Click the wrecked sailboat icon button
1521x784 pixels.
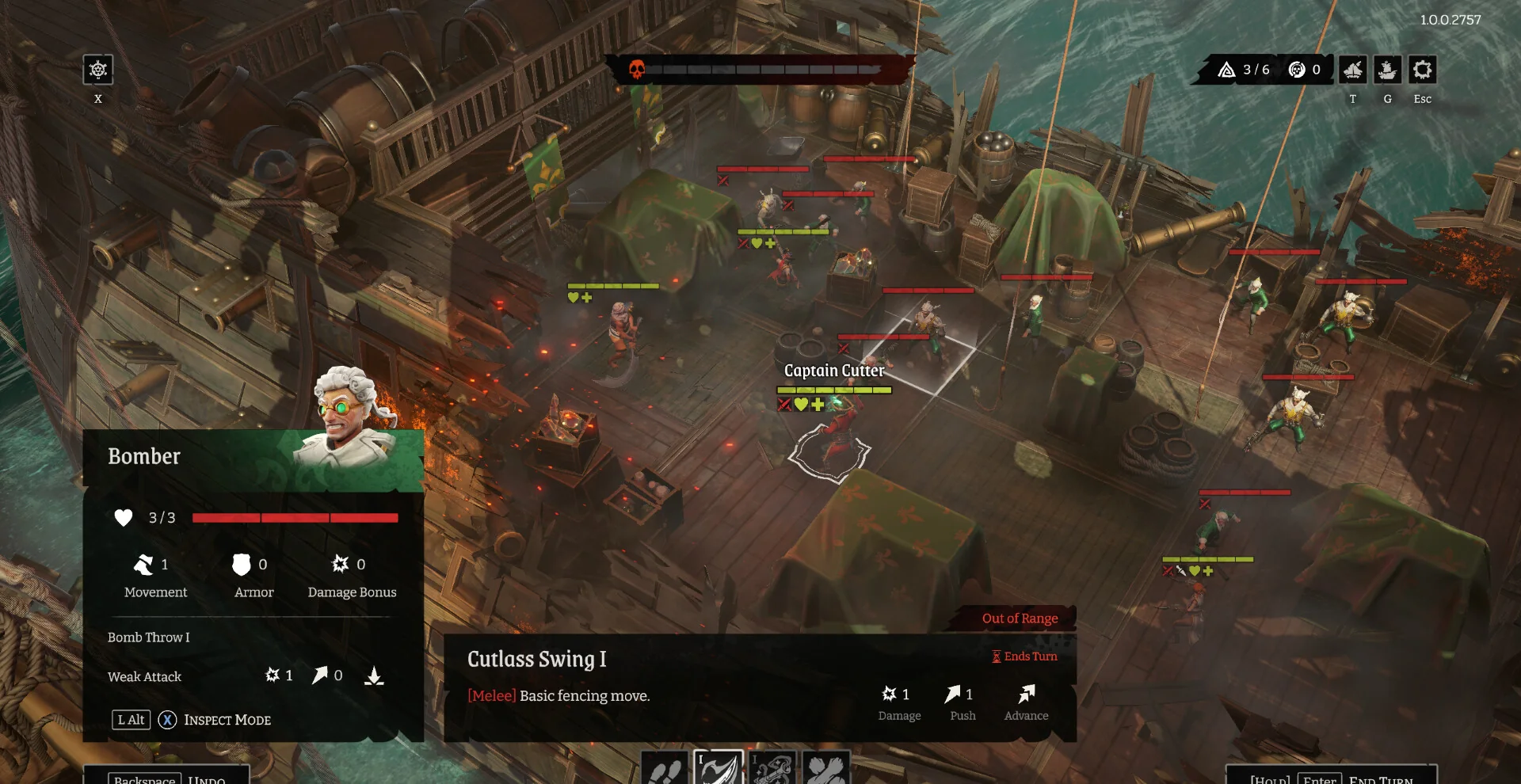point(1352,70)
